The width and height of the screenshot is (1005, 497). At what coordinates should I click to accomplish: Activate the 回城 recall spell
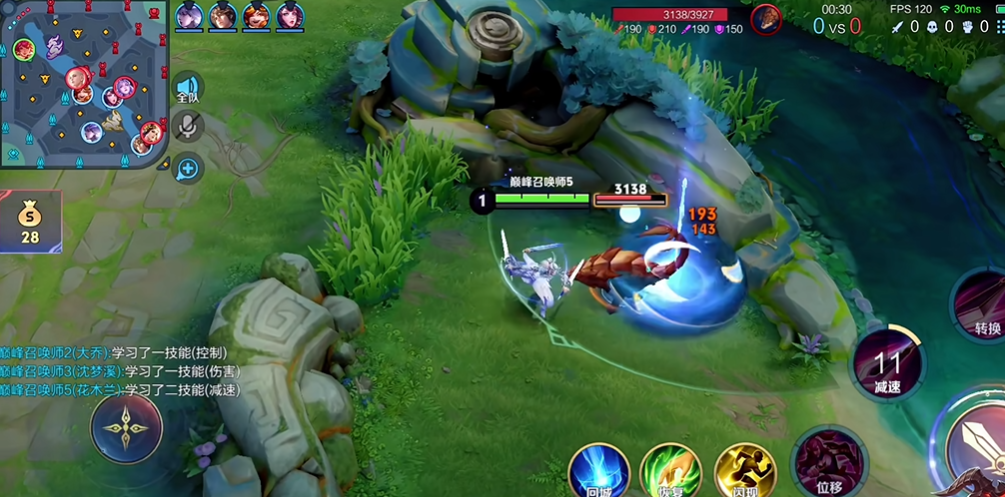599,472
